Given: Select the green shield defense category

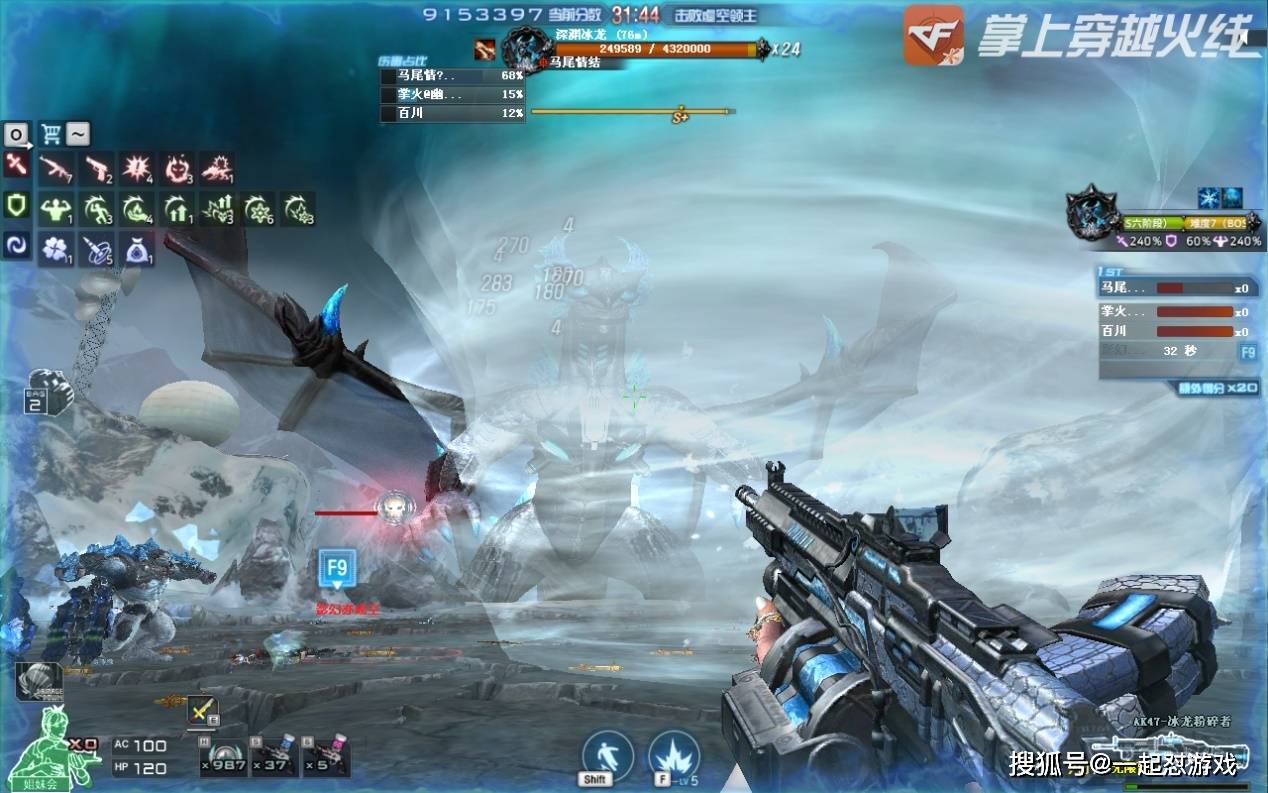Looking at the screenshot, I should tap(16, 206).
